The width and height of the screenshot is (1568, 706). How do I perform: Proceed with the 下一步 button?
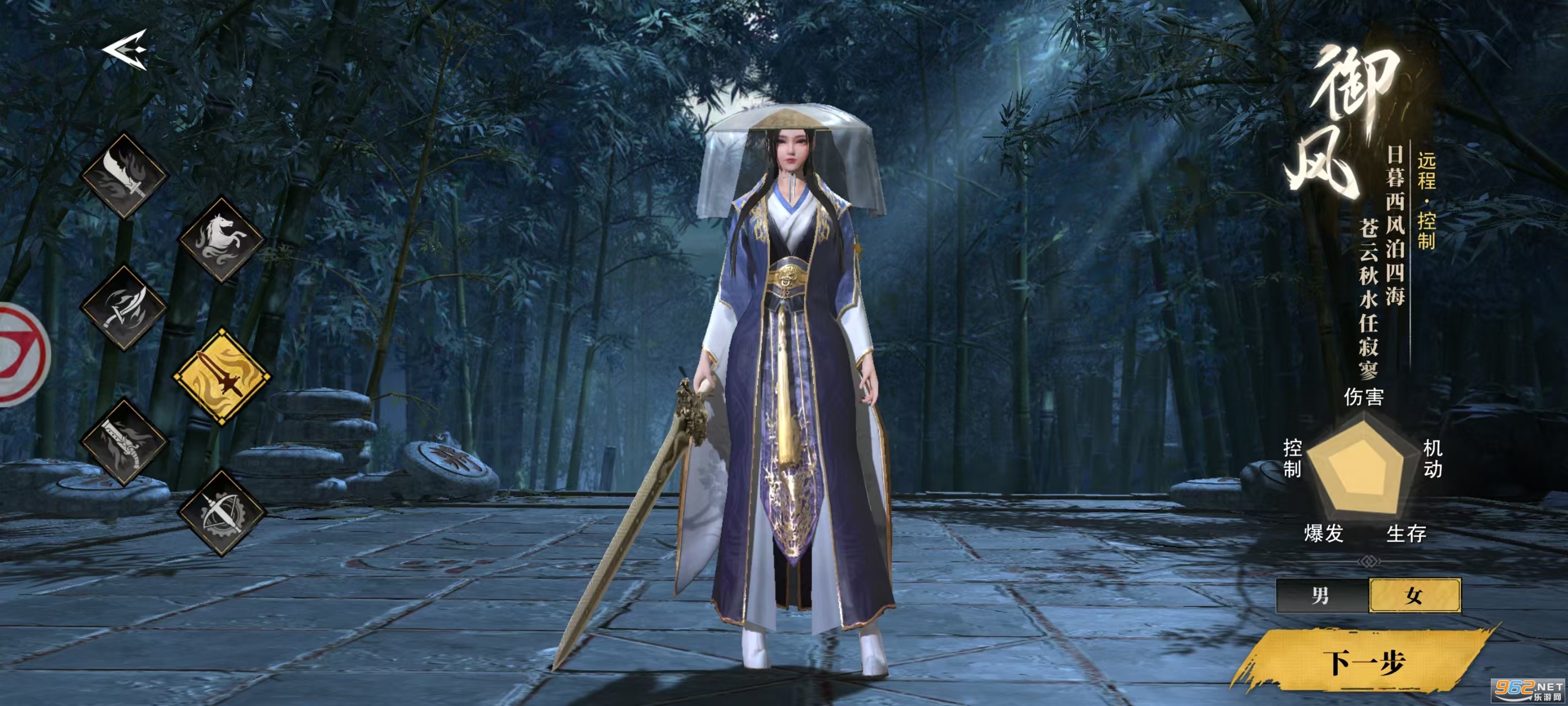click(x=1365, y=662)
